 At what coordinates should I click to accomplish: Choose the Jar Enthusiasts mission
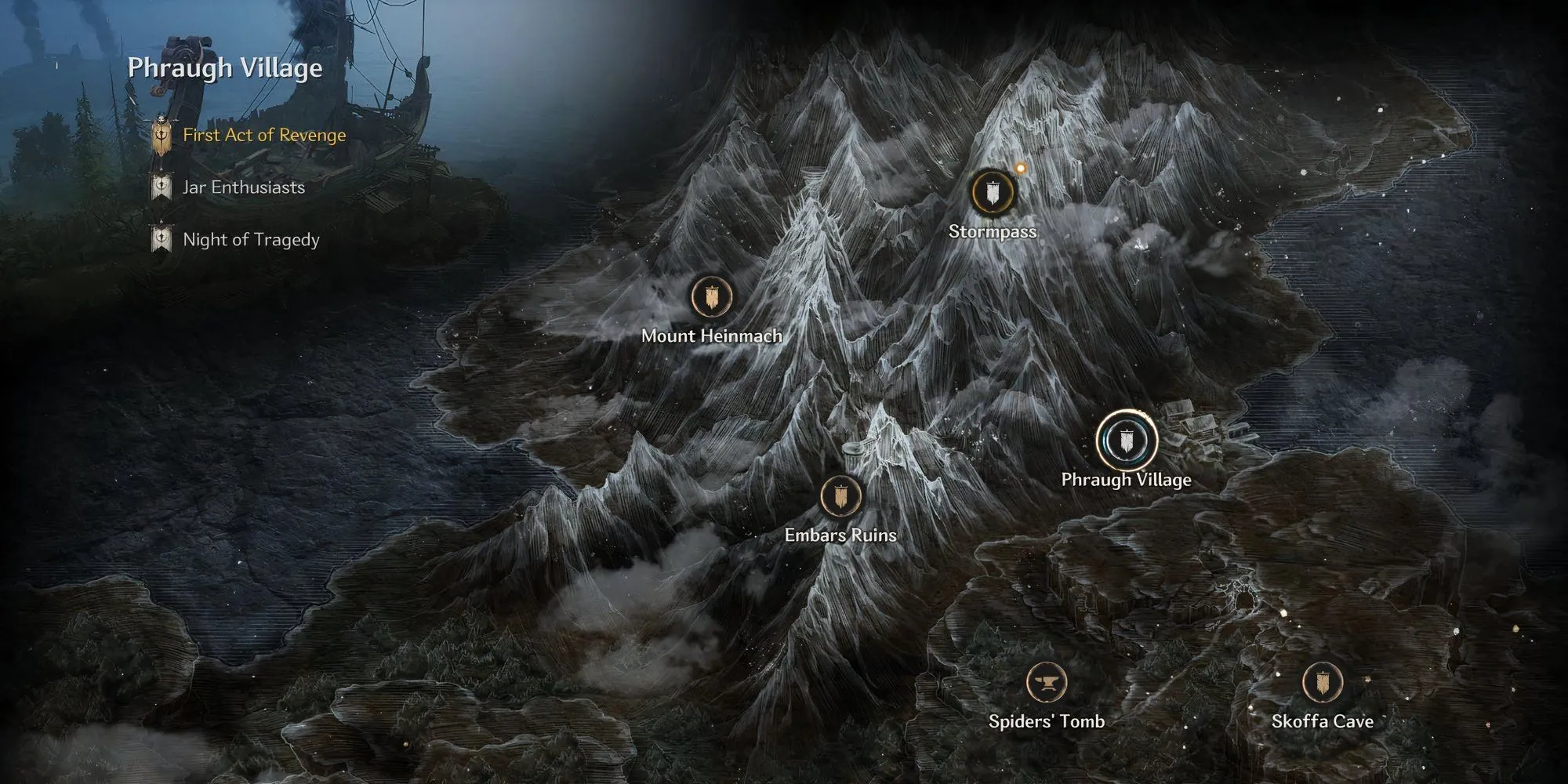click(x=243, y=187)
